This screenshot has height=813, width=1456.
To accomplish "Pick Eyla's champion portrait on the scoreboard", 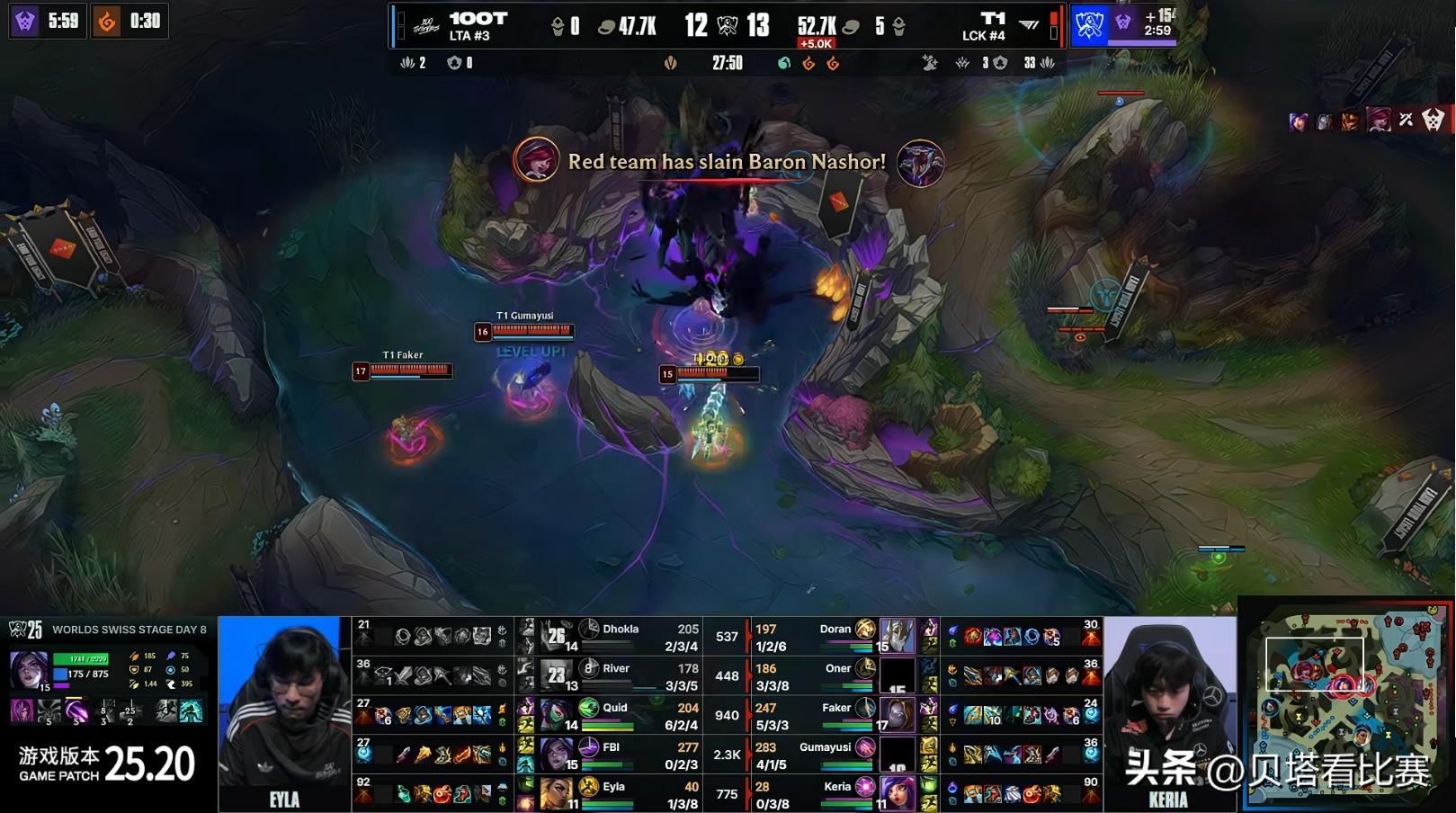I will 557,793.
